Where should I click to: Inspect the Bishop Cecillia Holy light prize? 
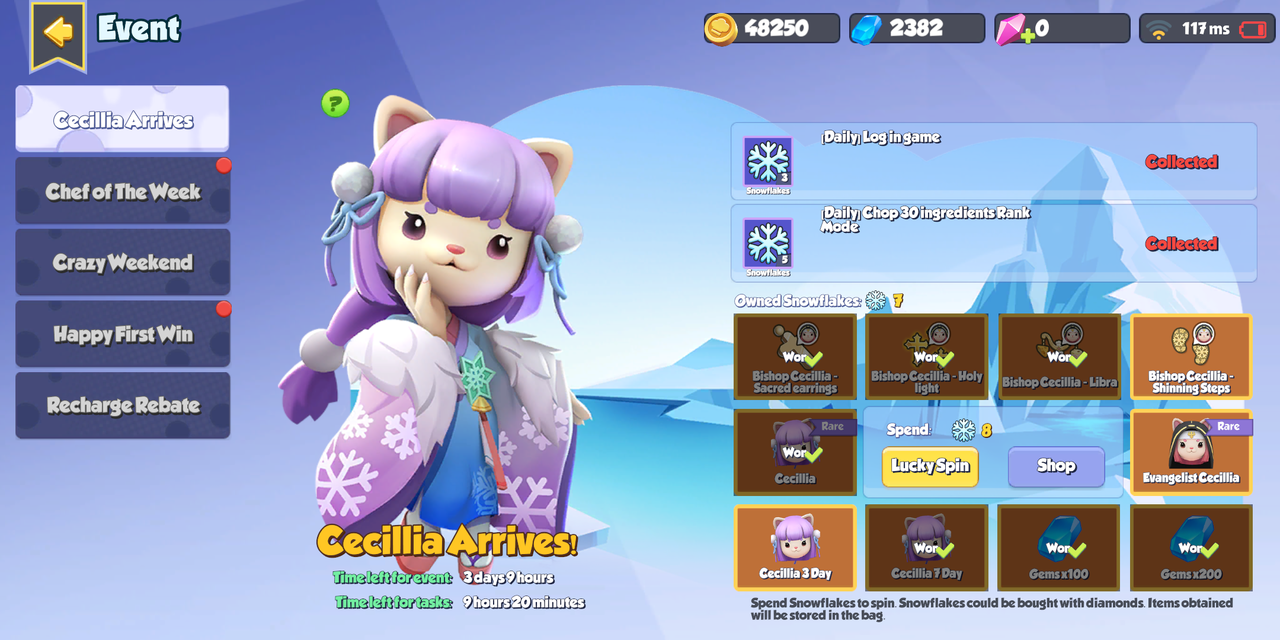(x=927, y=357)
